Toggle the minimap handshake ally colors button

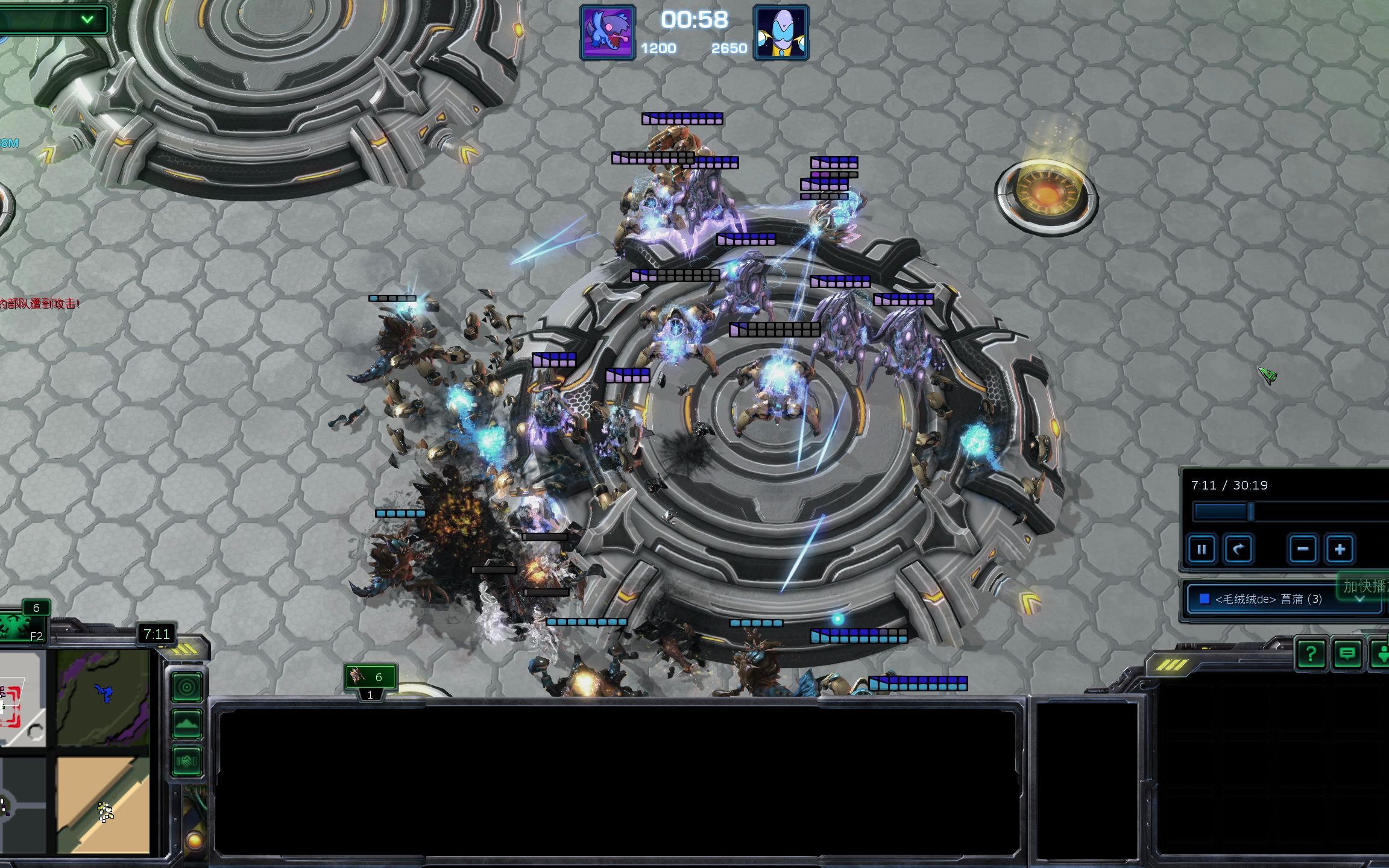pos(186,761)
